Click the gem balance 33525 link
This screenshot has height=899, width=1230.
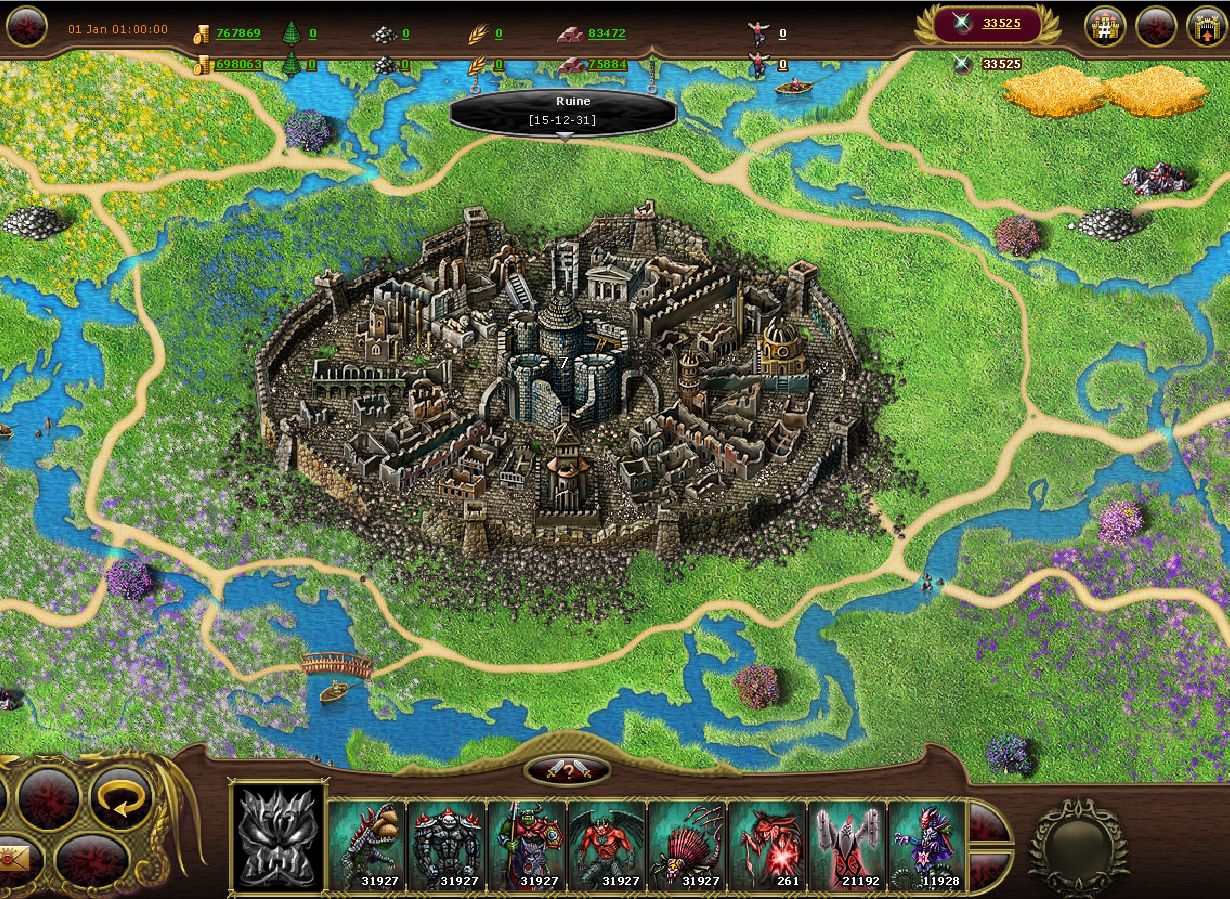pyautogui.click(x=1001, y=23)
